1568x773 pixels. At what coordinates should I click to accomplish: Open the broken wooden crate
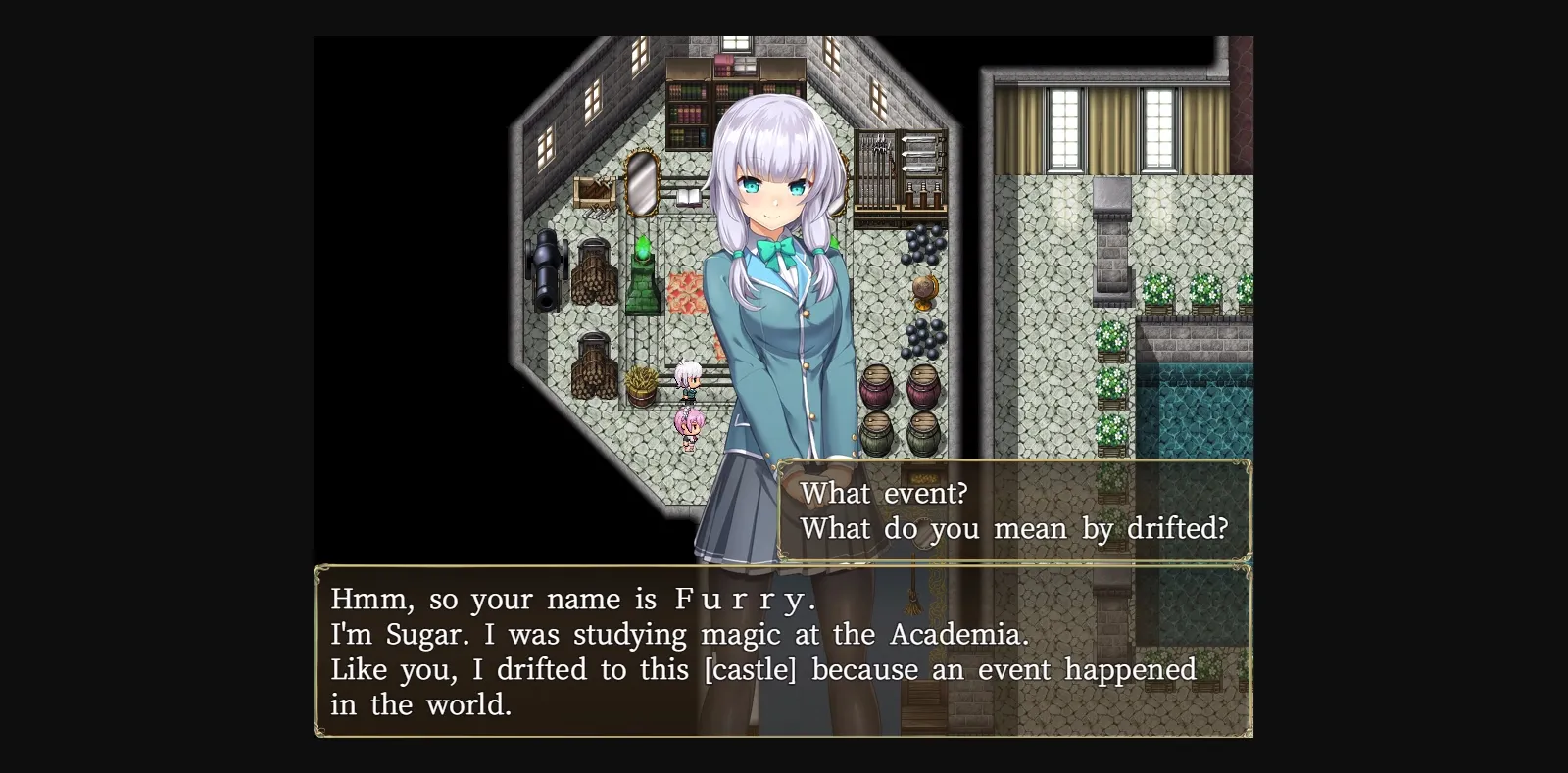595,193
